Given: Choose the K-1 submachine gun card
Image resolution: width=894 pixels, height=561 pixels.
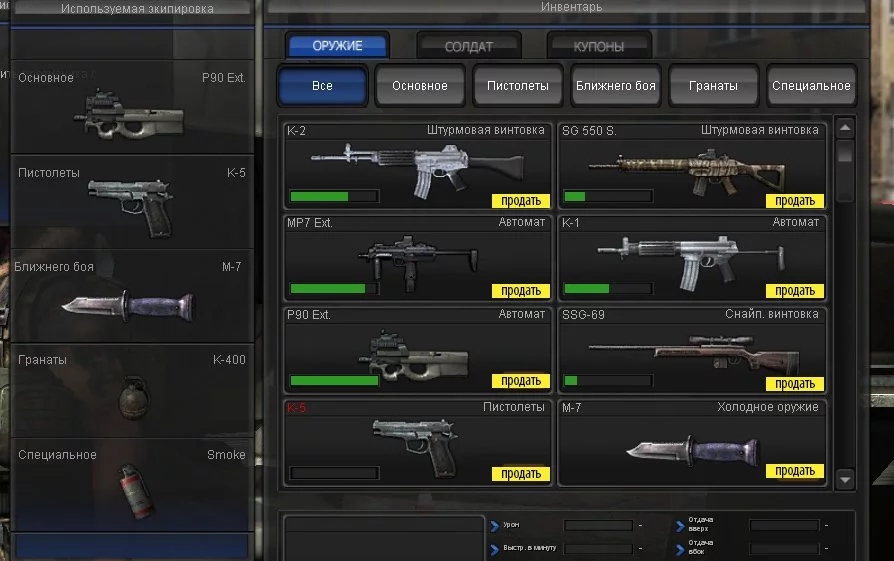Looking at the screenshot, I should (692, 257).
